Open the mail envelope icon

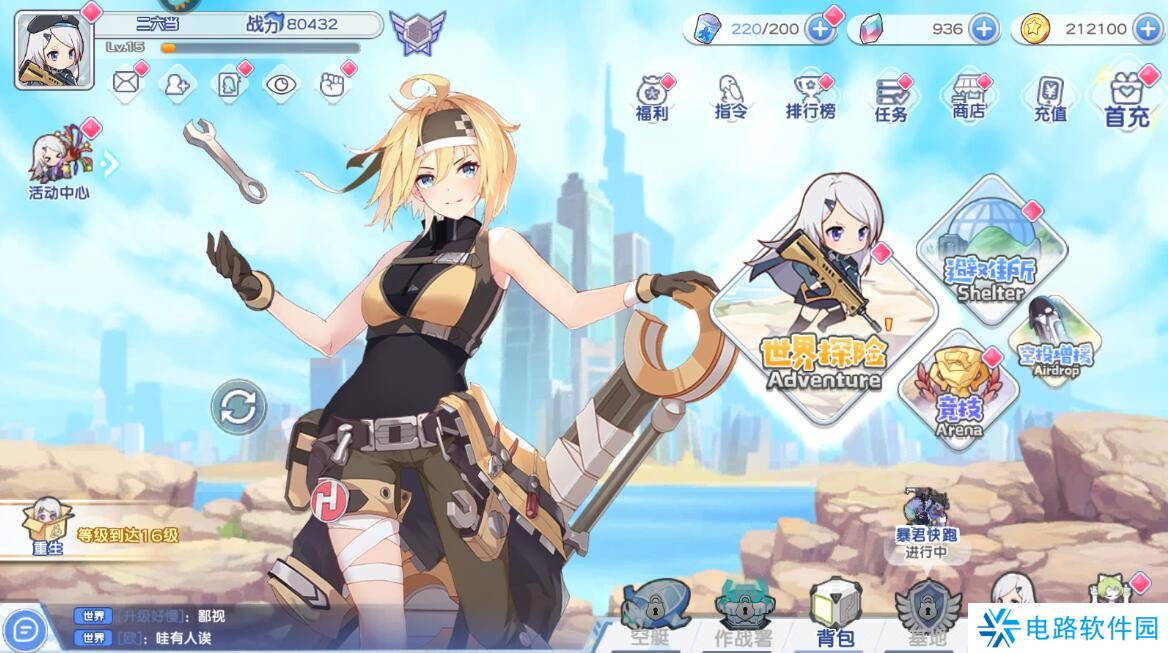pos(125,83)
